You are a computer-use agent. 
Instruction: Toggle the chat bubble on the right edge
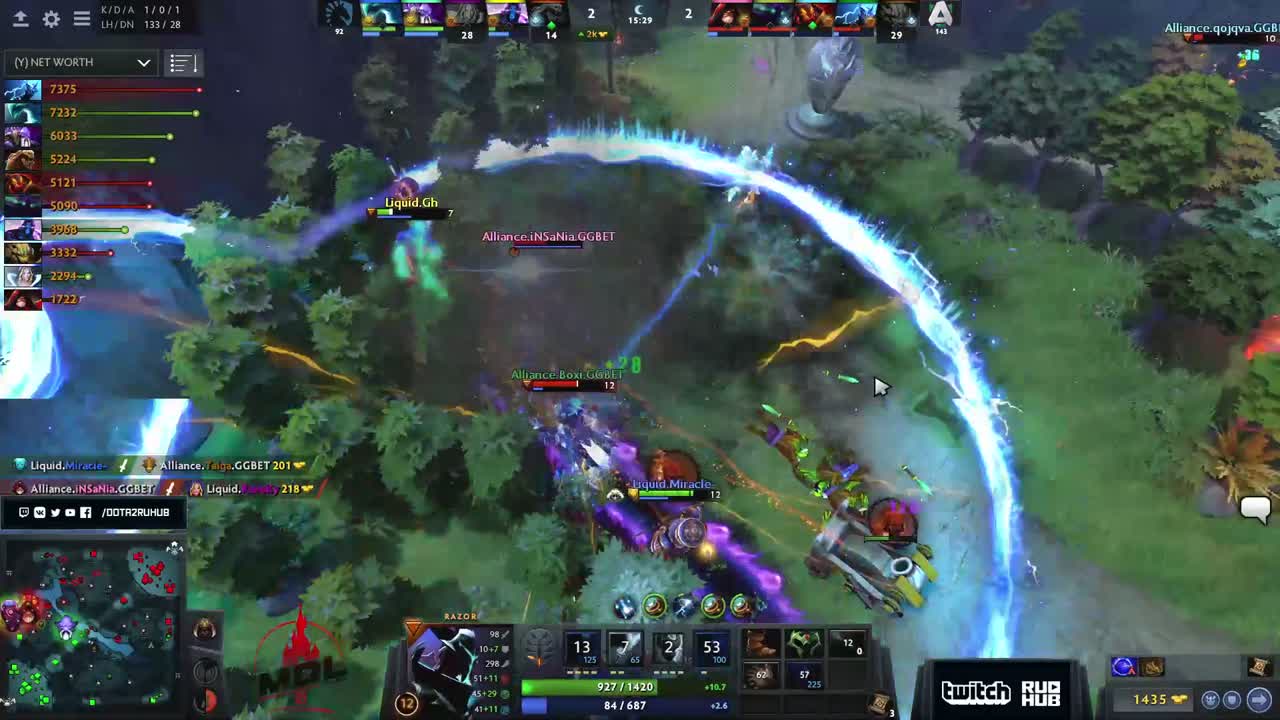[1255, 510]
